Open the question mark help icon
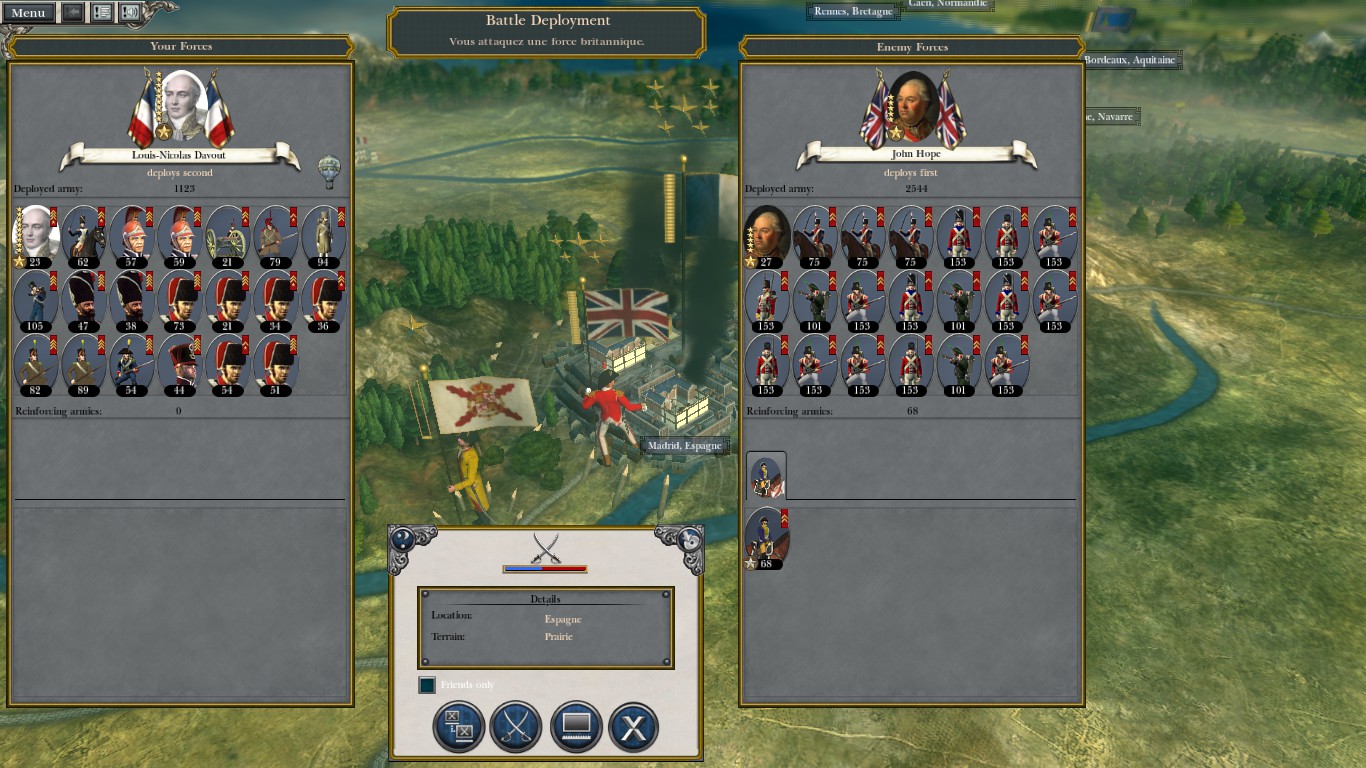The height and width of the screenshot is (768, 1366). pos(402,539)
